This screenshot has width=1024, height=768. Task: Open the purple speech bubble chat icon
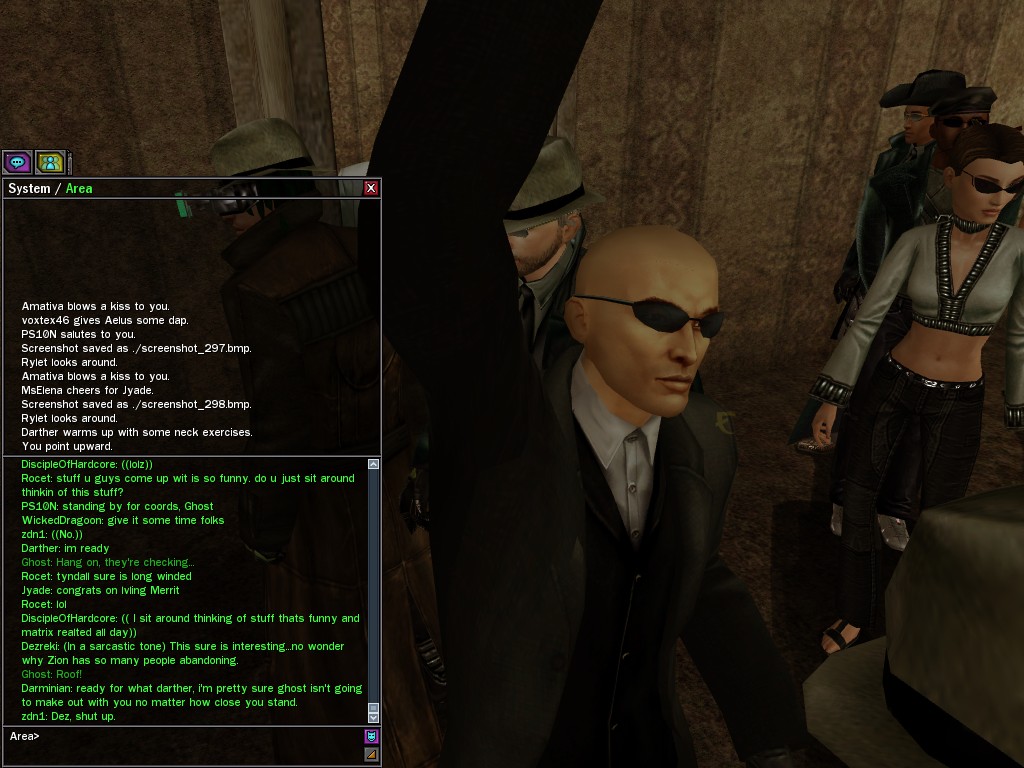click(17, 162)
